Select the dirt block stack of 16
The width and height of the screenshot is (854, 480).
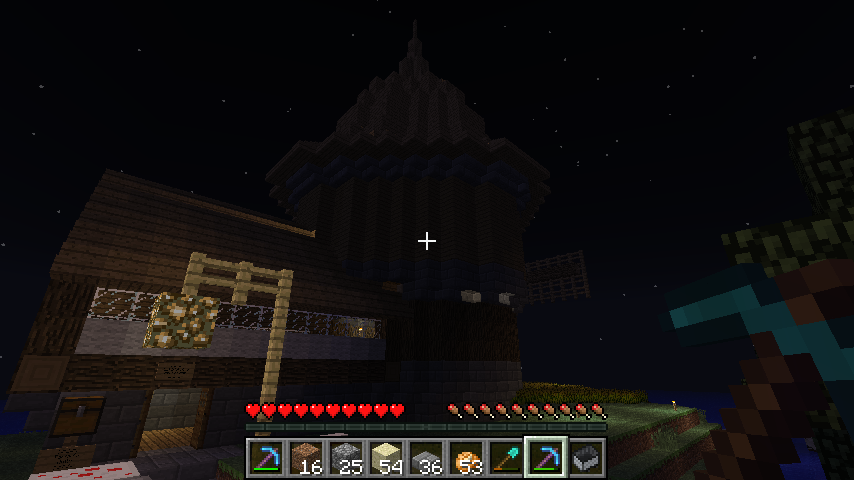(x=306, y=458)
